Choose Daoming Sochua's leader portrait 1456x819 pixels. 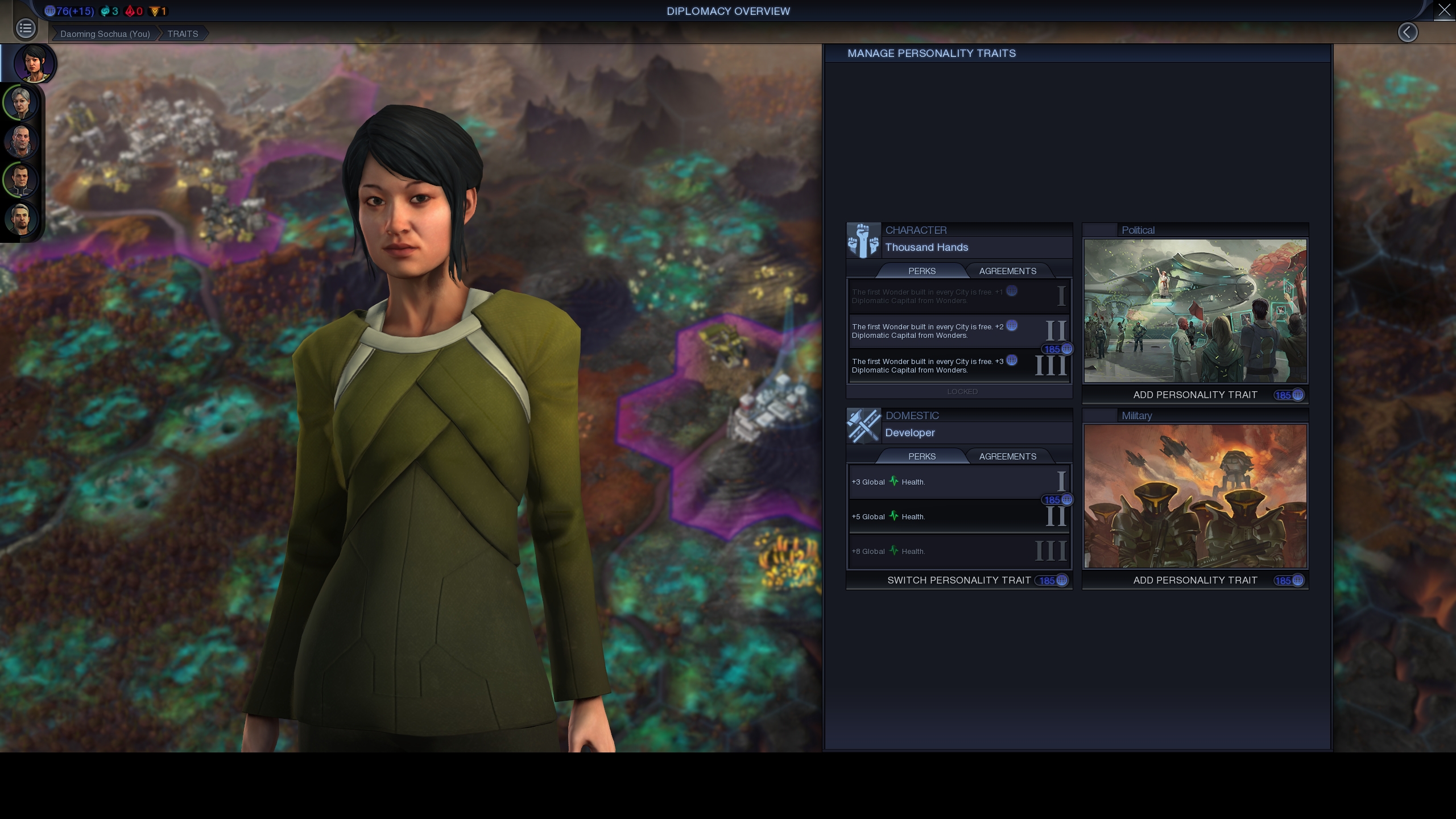[34, 63]
